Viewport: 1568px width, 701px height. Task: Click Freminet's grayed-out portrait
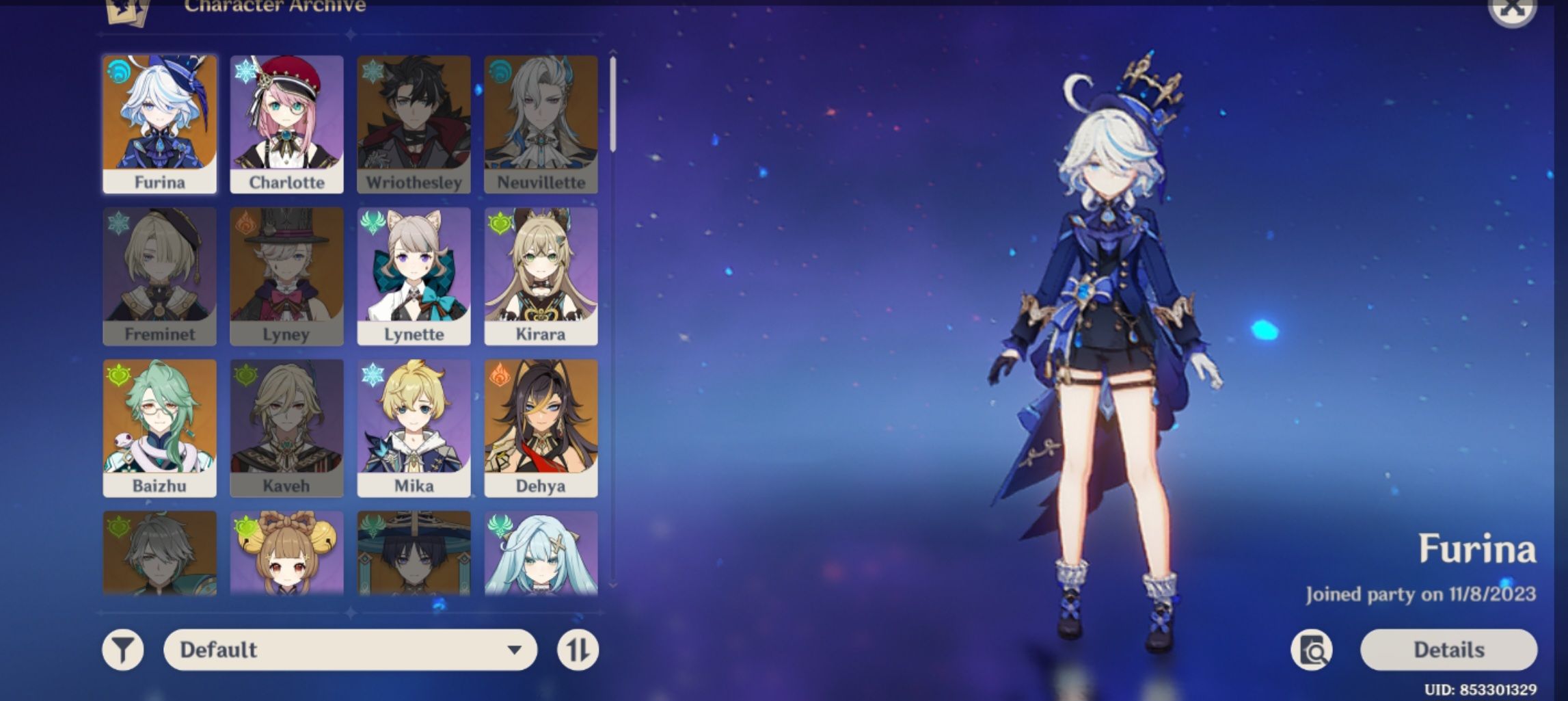tap(159, 274)
